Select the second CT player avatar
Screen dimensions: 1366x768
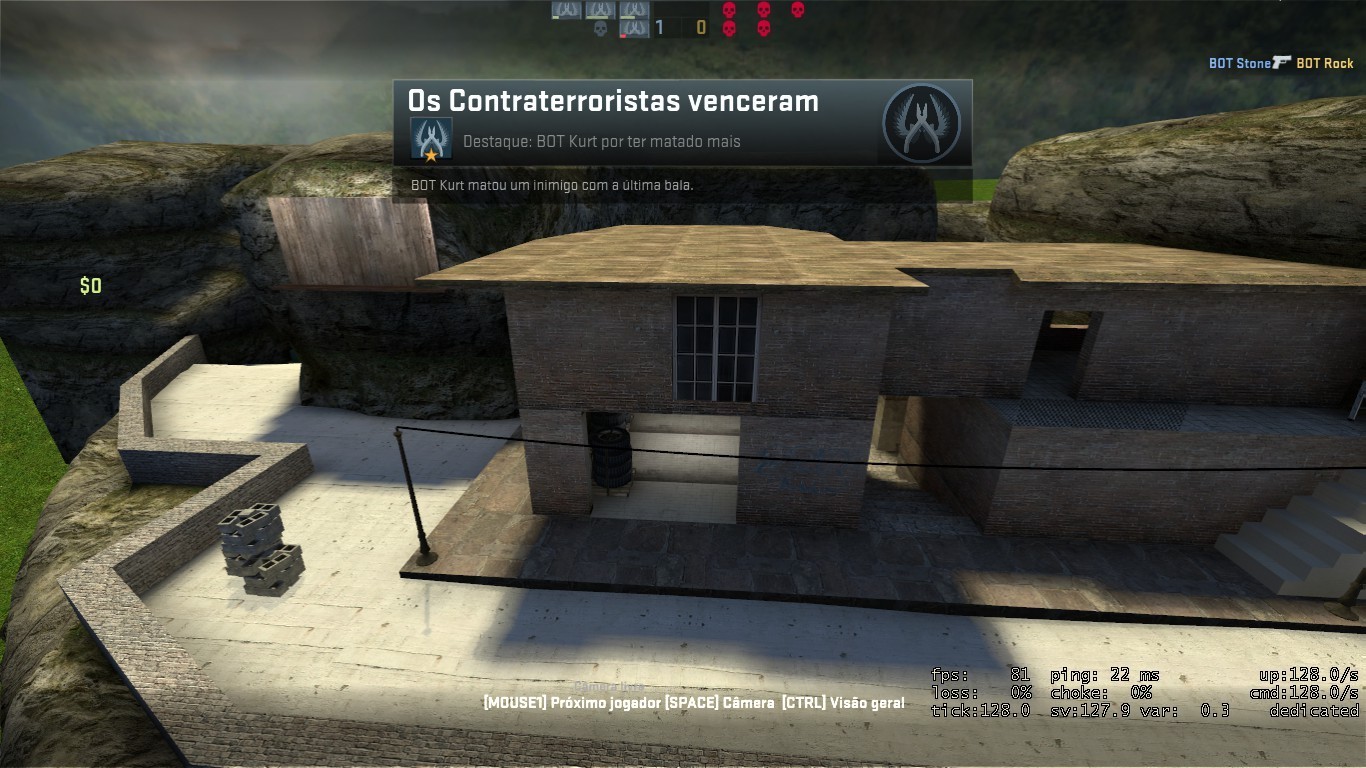600,10
